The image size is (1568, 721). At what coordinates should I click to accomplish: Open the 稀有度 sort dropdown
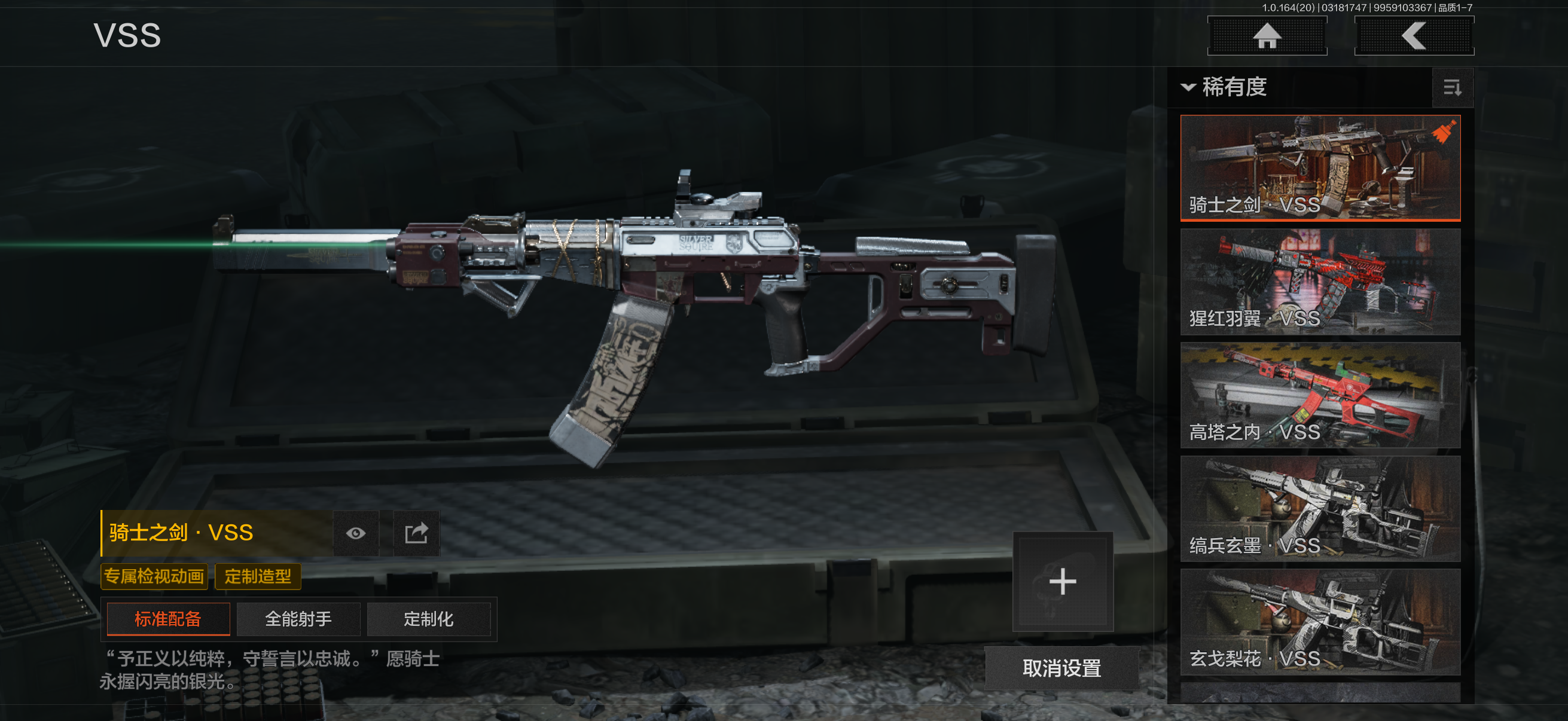click(1225, 87)
